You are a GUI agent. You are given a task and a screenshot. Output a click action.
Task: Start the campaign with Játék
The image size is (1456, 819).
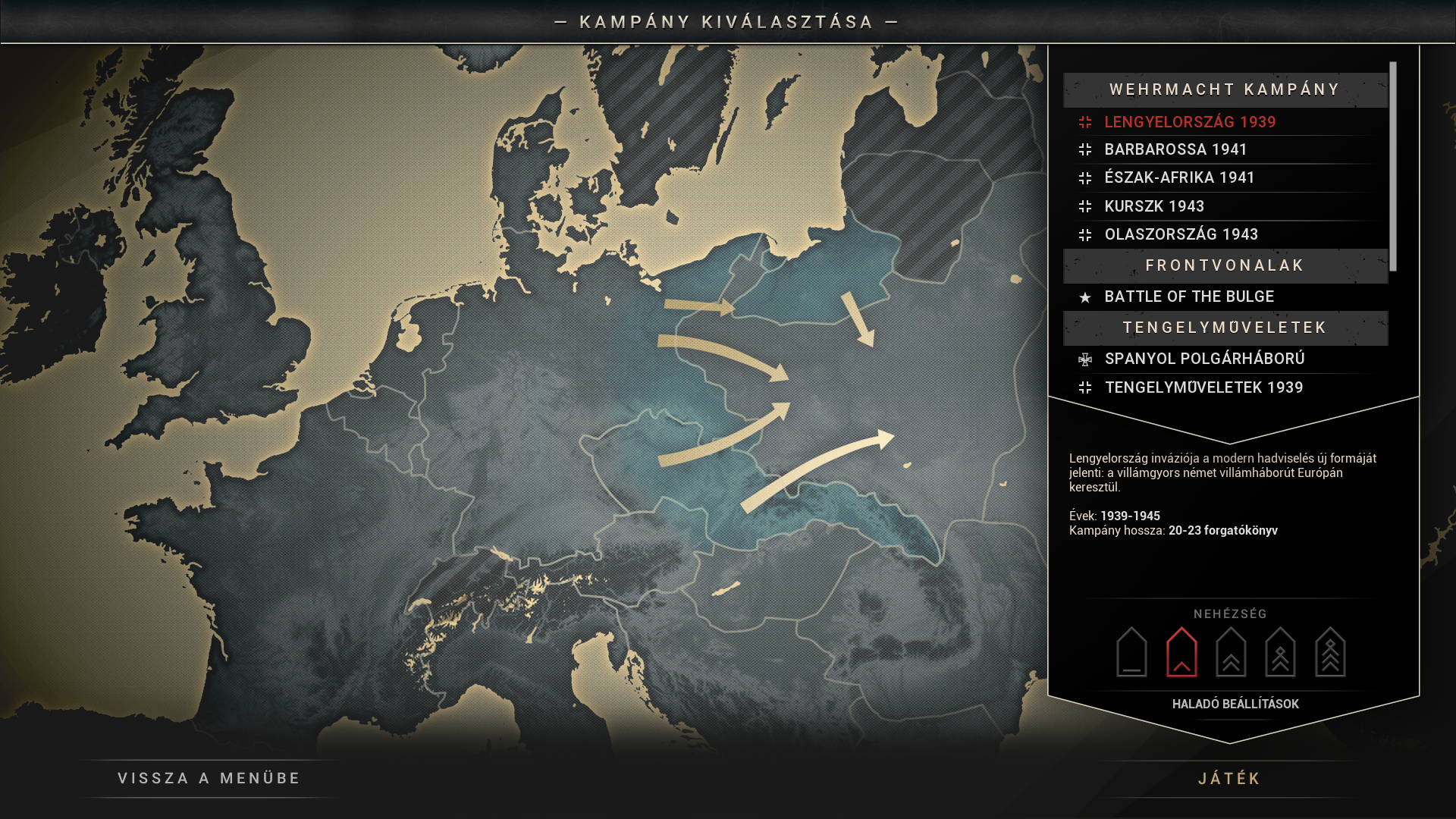point(1229,779)
